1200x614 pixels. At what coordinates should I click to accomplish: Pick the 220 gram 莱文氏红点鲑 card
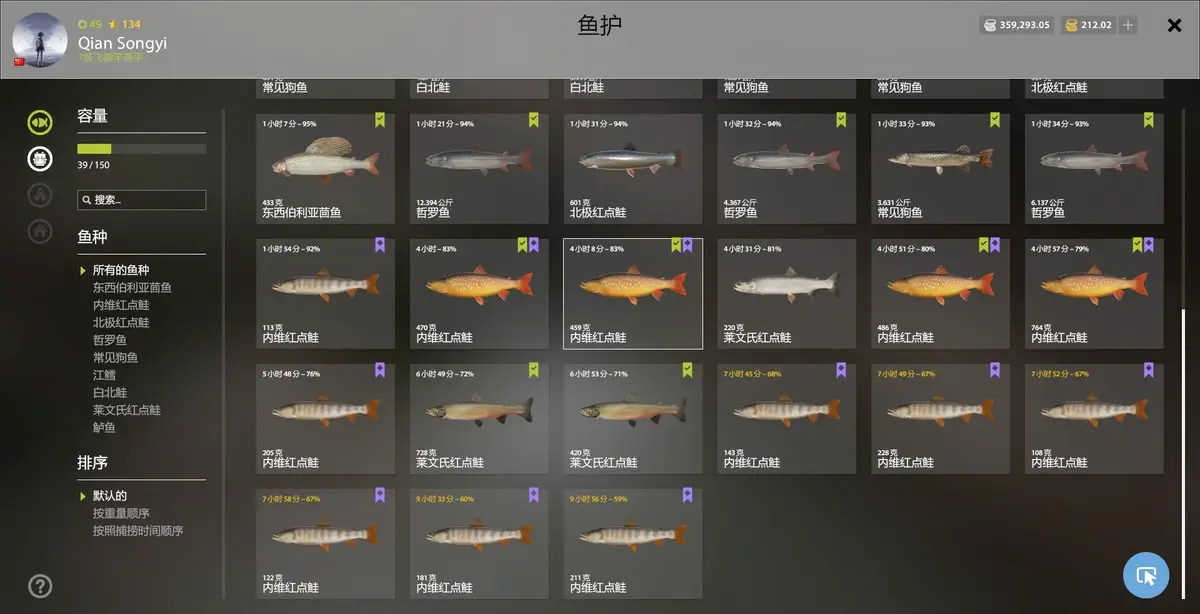point(786,293)
